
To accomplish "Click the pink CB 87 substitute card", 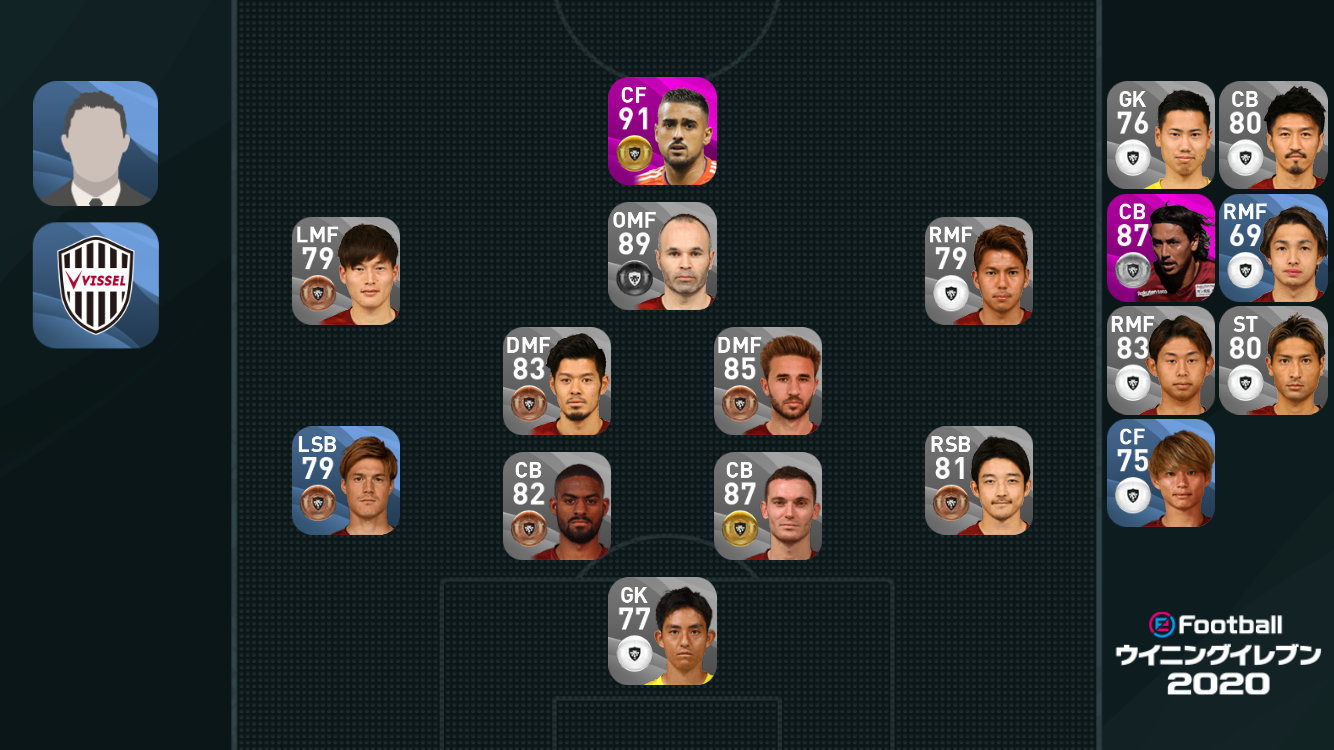I will (x=1161, y=248).
